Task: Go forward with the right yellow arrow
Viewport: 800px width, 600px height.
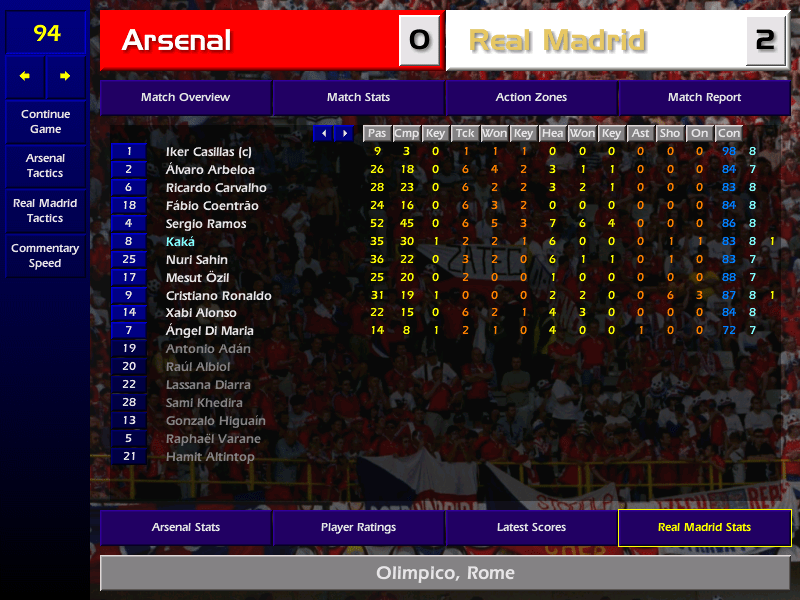Action: (66, 76)
